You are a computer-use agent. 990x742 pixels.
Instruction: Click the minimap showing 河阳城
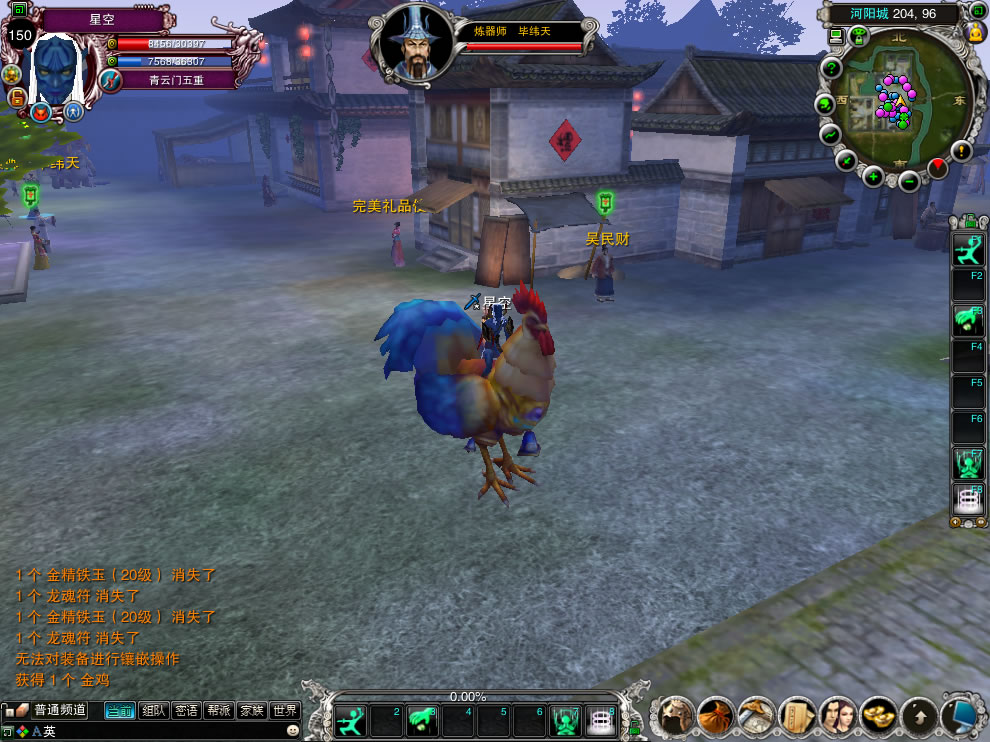click(900, 105)
